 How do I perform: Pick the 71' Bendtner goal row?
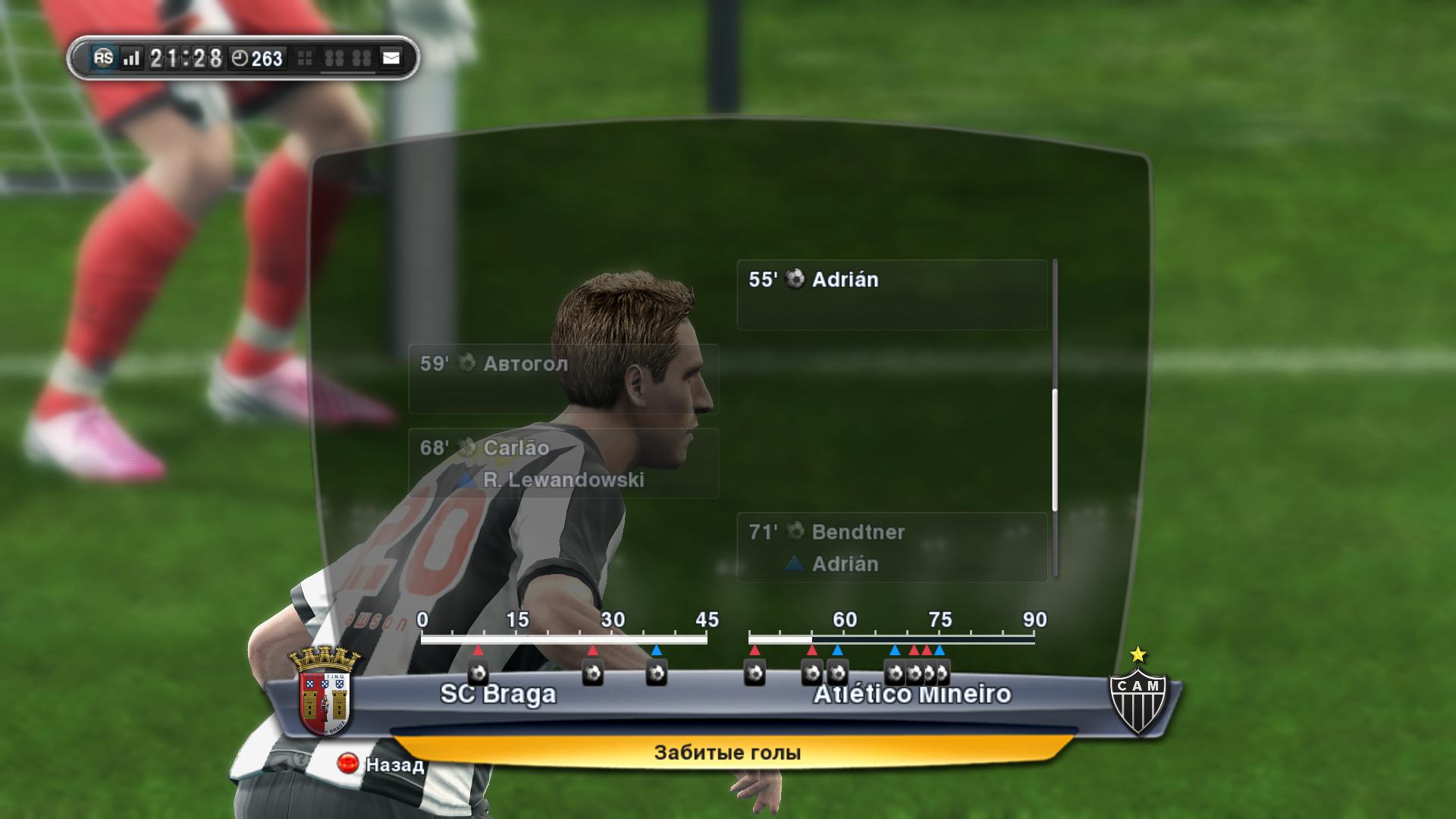point(891,547)
